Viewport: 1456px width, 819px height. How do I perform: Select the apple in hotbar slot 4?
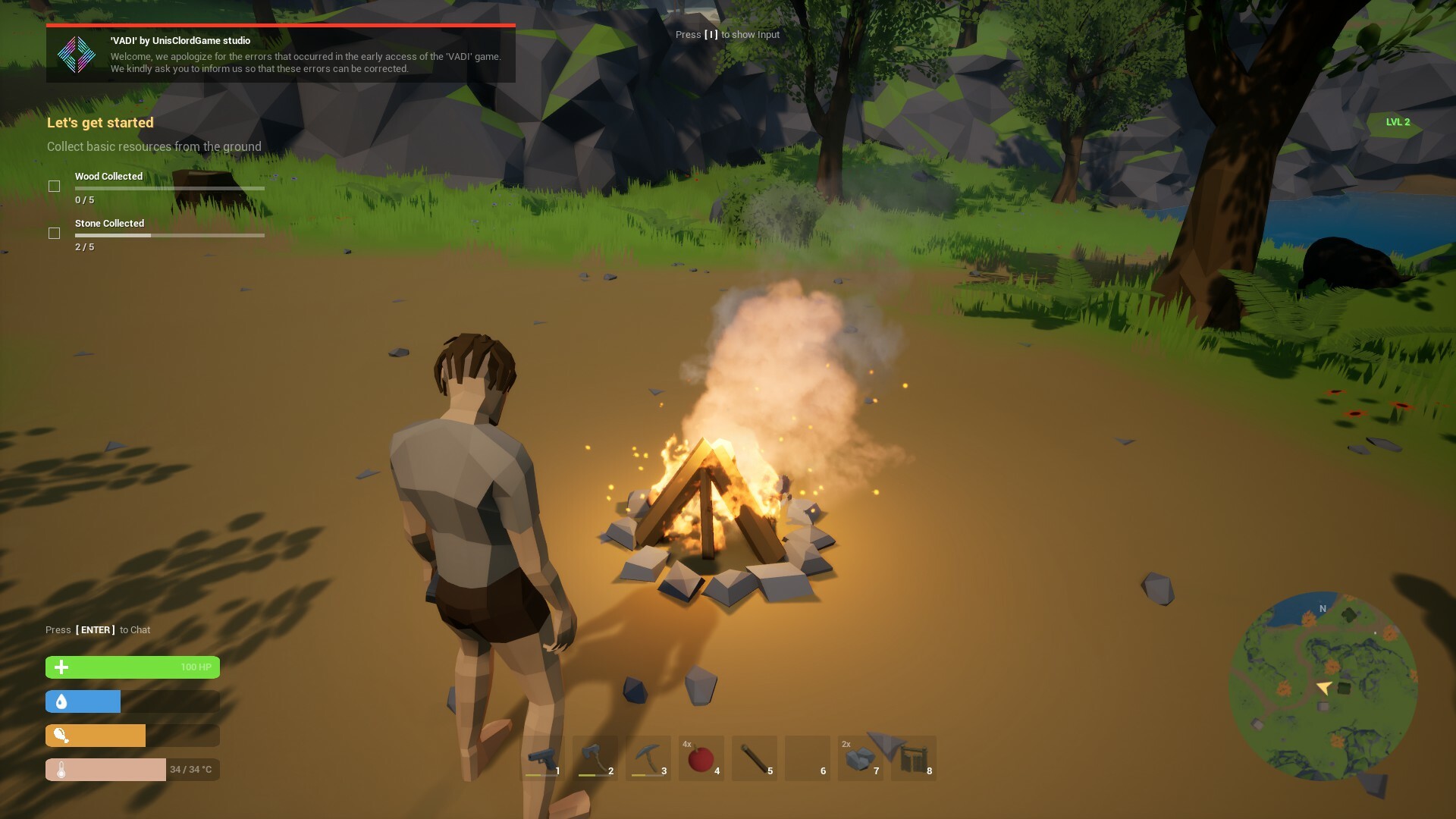click(701, 758)
